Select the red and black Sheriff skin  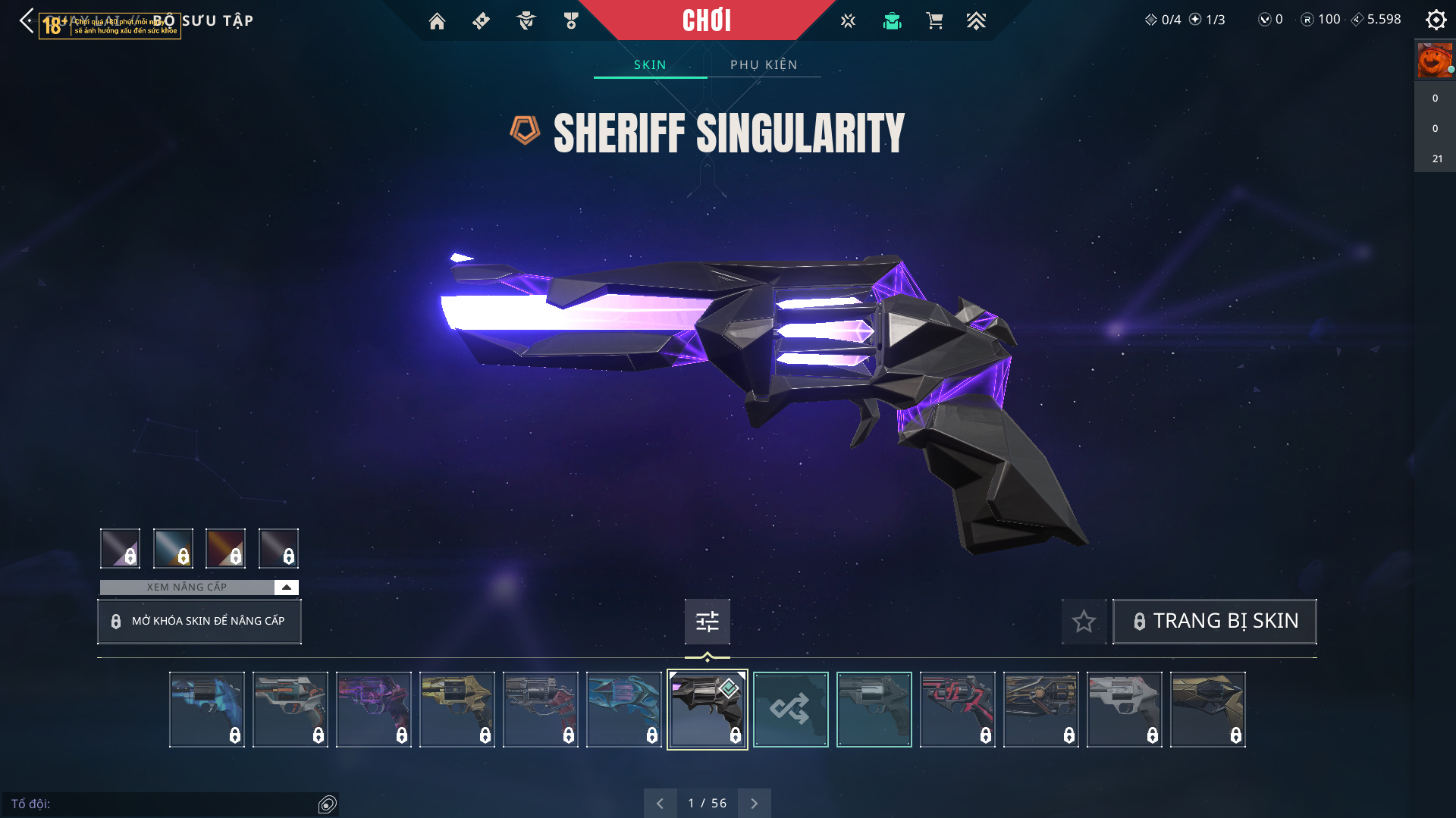[x=957, y=710]
